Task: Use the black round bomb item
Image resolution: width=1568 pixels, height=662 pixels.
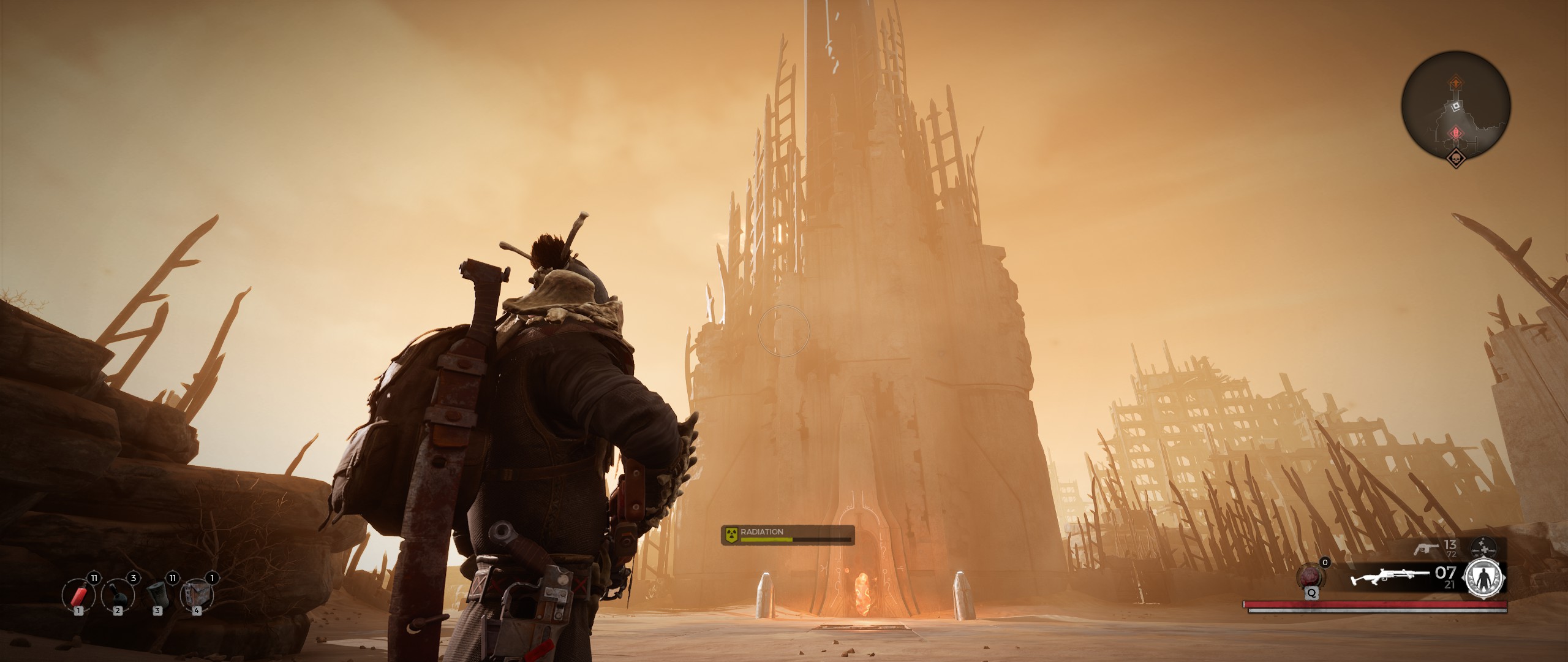Action: tap(117, 595)
